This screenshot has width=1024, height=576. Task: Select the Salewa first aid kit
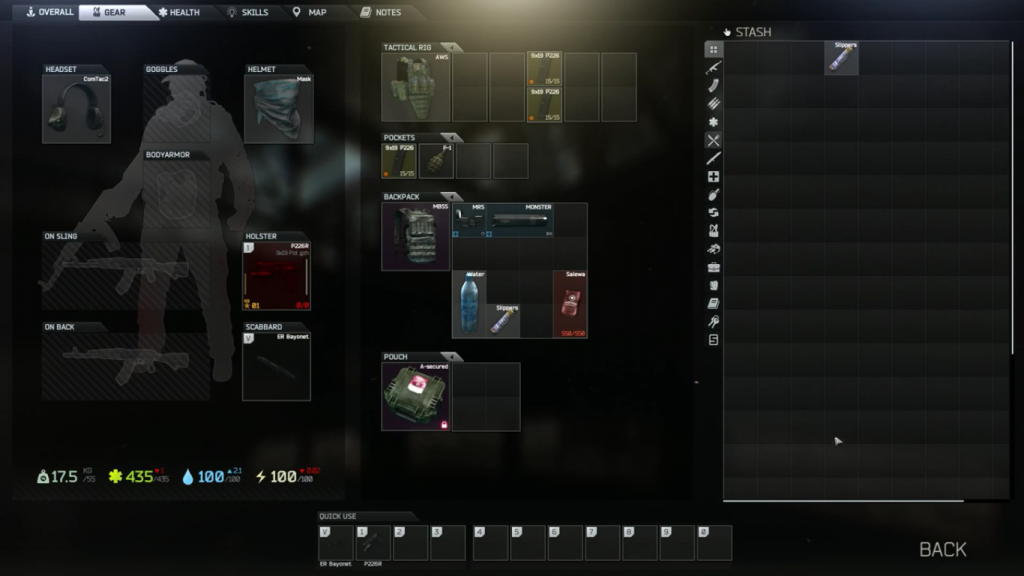pos(570,304)
